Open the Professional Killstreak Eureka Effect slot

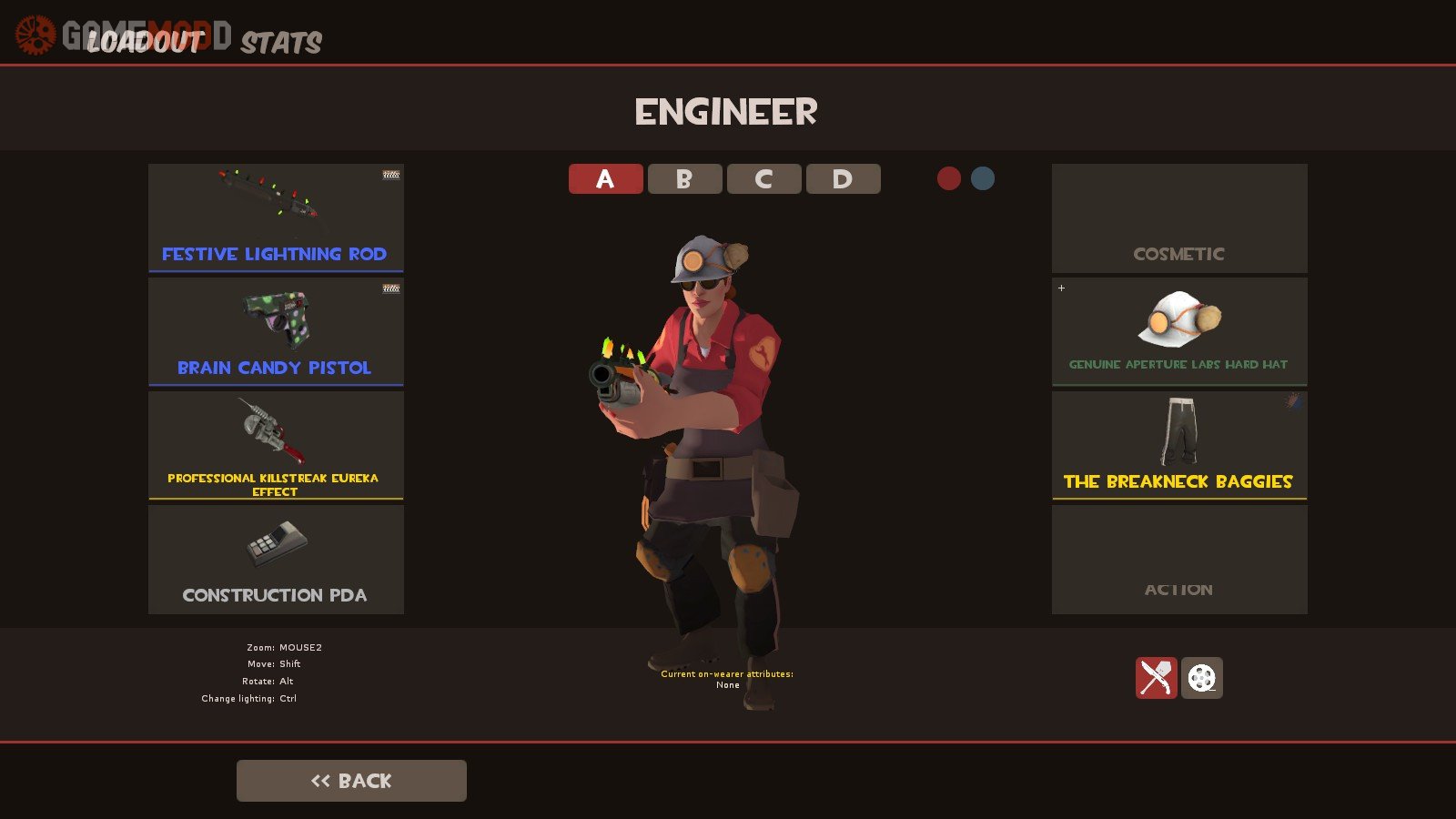click(276, 445)
